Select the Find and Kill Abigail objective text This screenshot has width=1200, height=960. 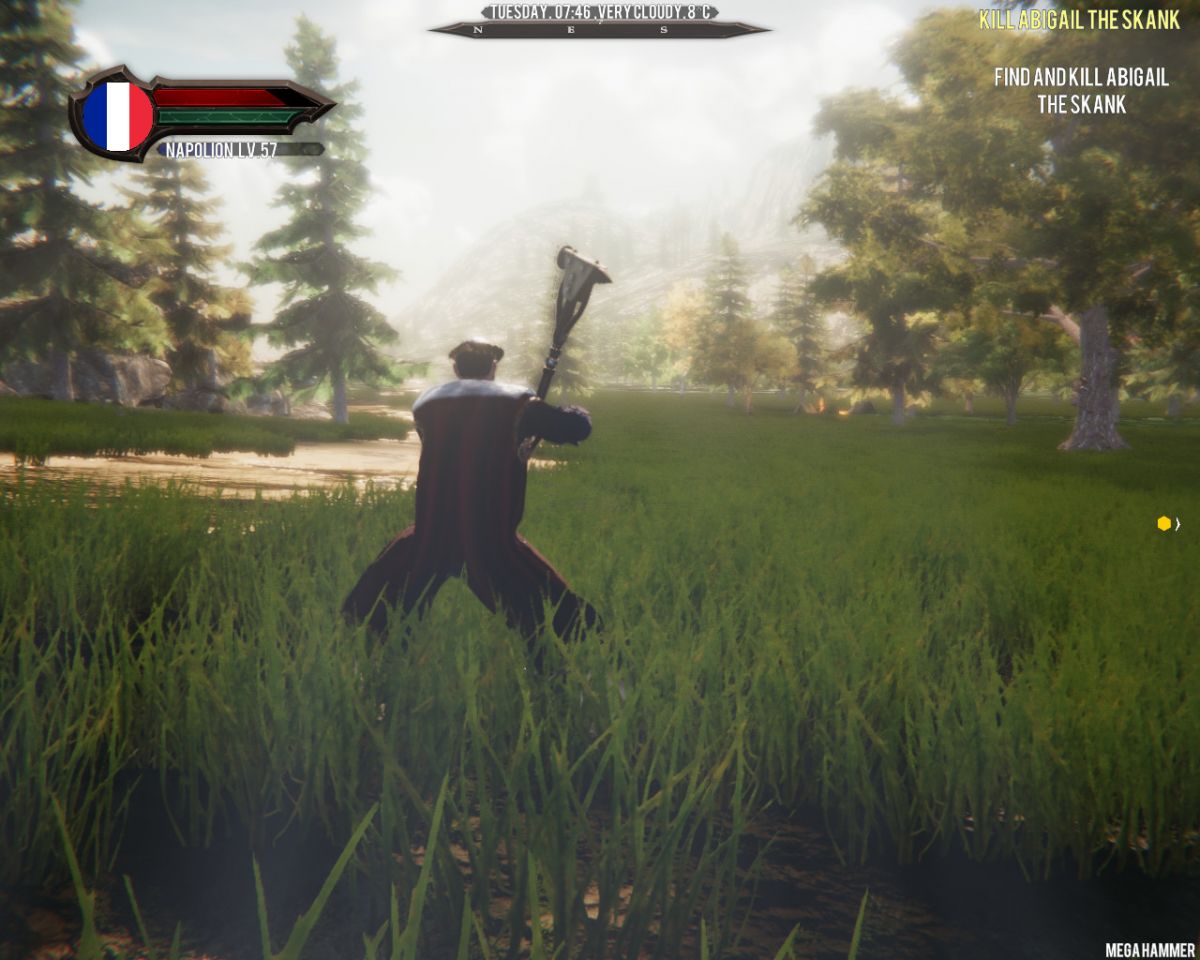tap(1081, 90)
